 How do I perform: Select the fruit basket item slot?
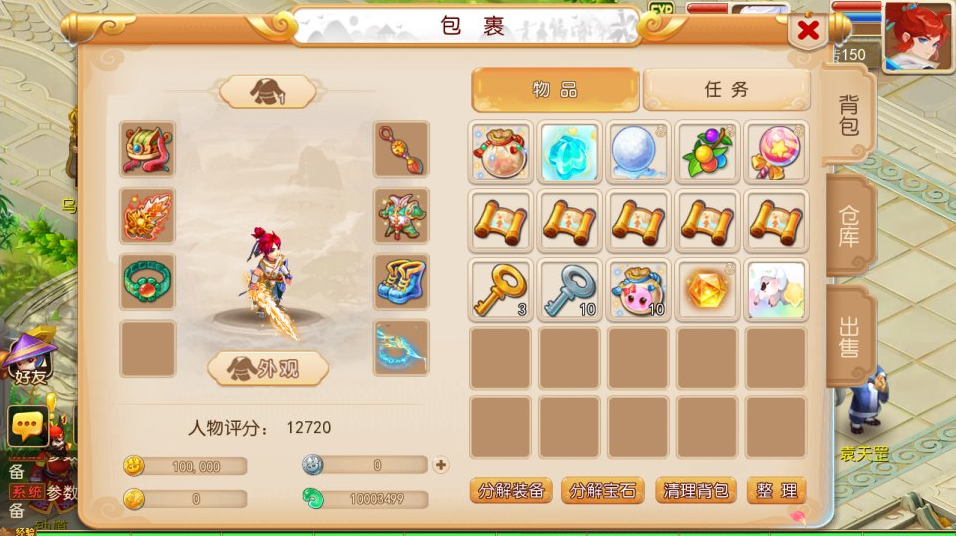click(x=707, y=152)
